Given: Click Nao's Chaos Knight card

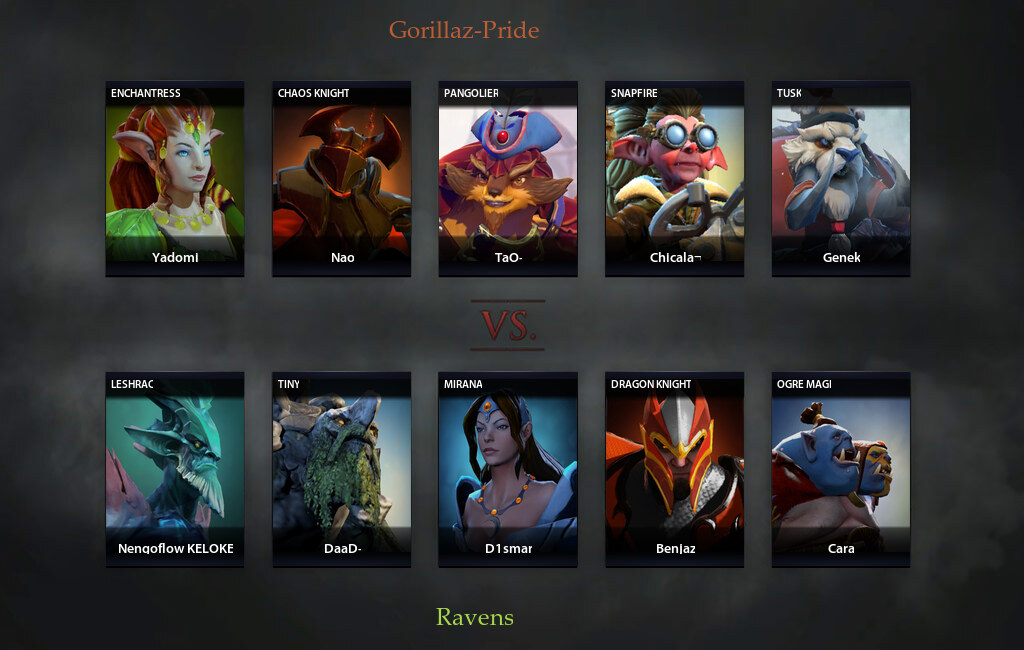Looking at the screenshot, I should [x=342, y=179].
